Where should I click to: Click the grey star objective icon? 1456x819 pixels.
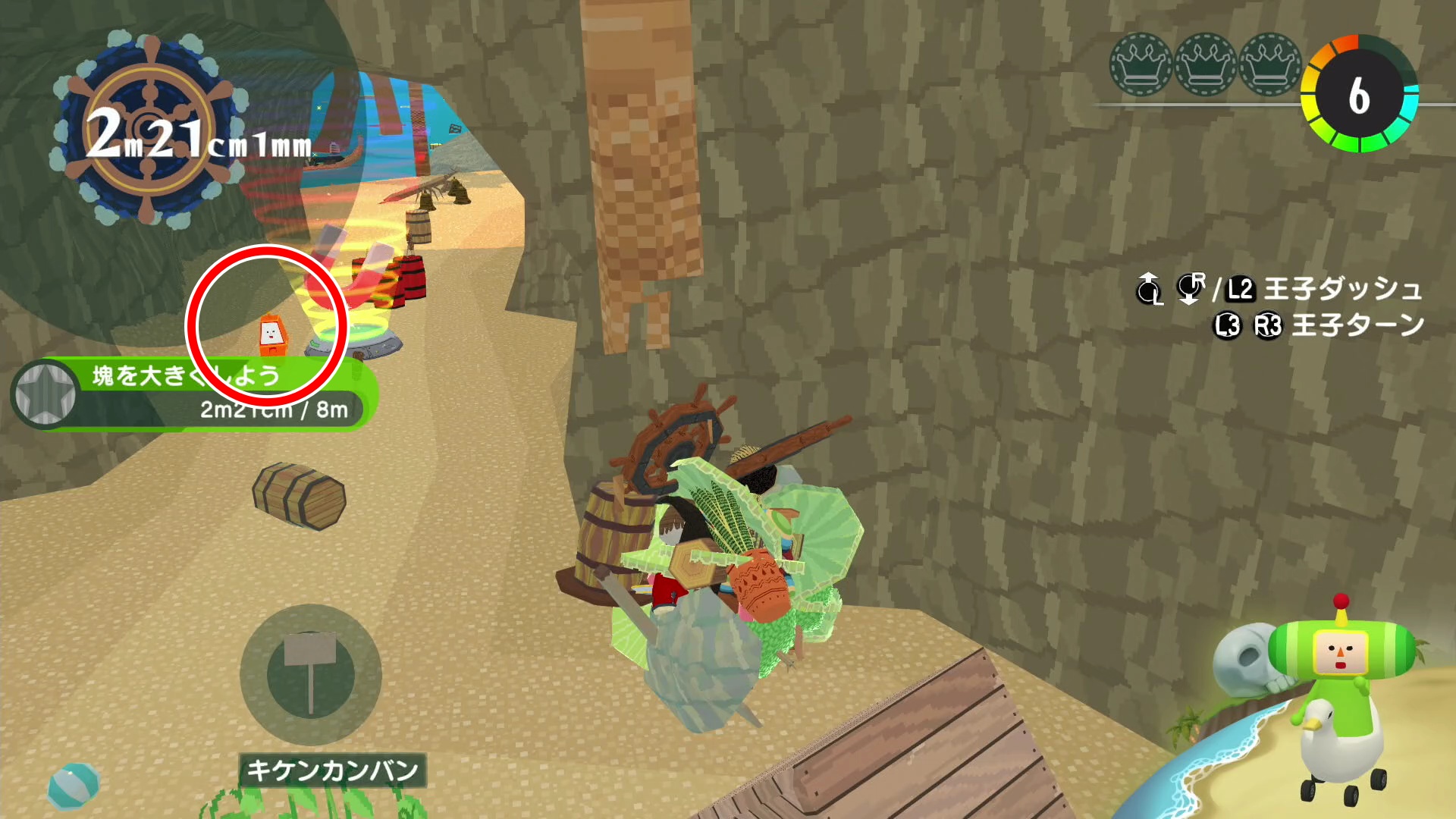pyautogui.click(x=45, y=394)
